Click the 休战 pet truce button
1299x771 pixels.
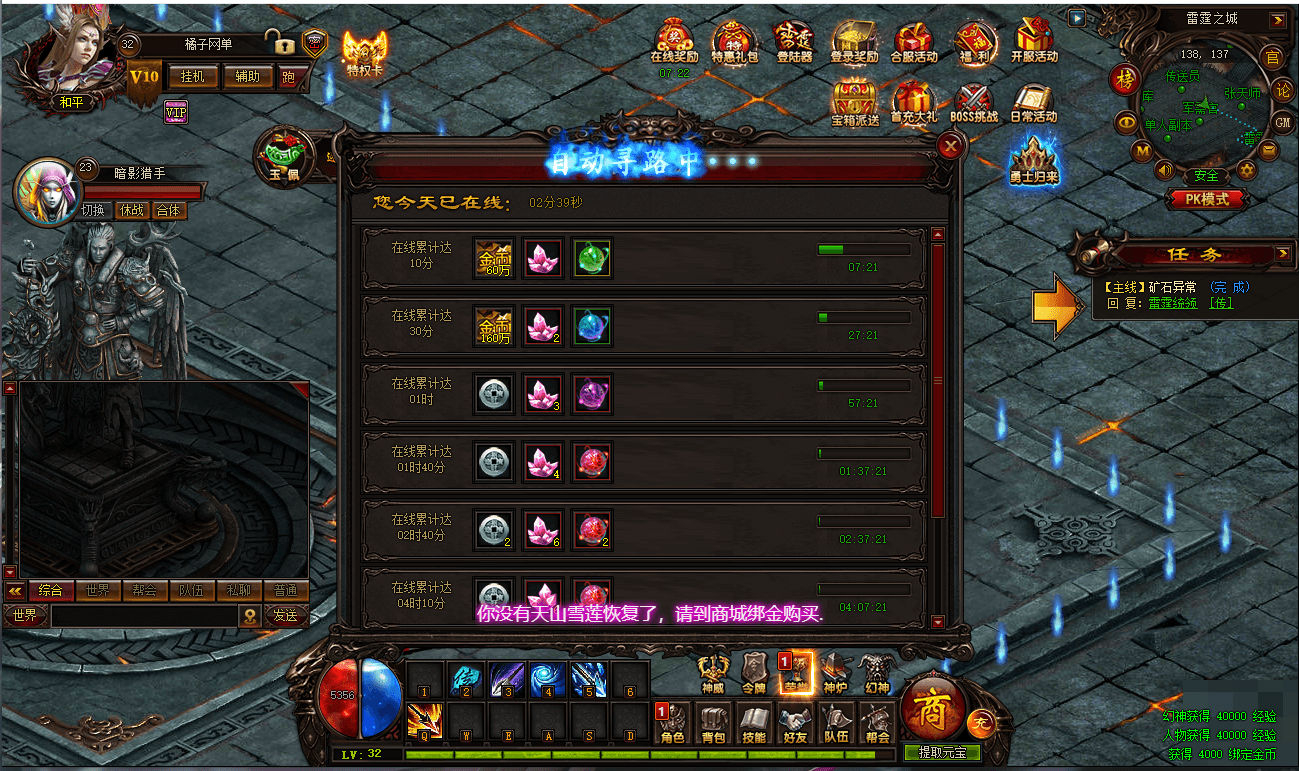[x=132, y=210]
